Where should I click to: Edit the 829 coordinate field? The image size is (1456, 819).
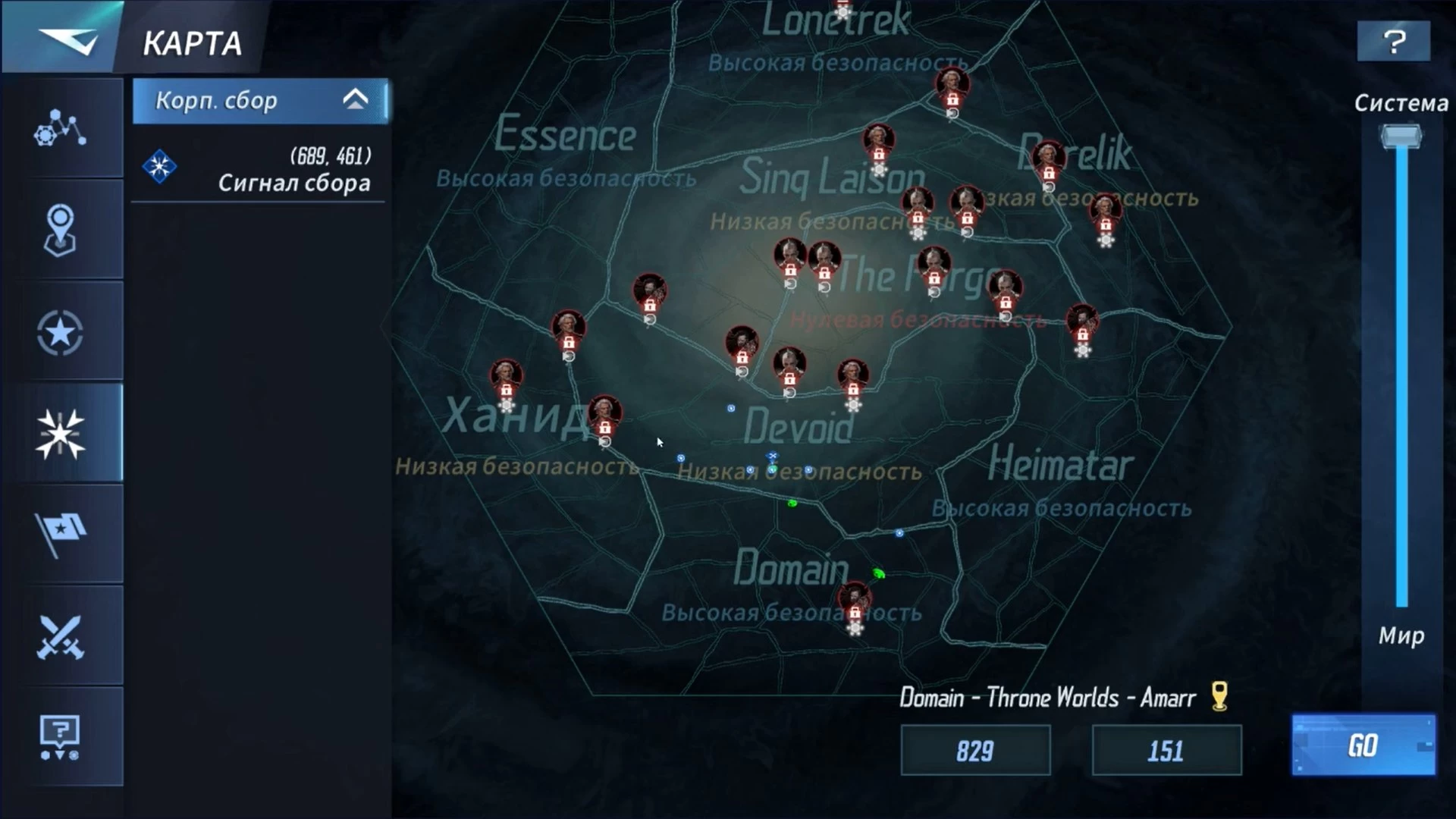click(975, 751)
